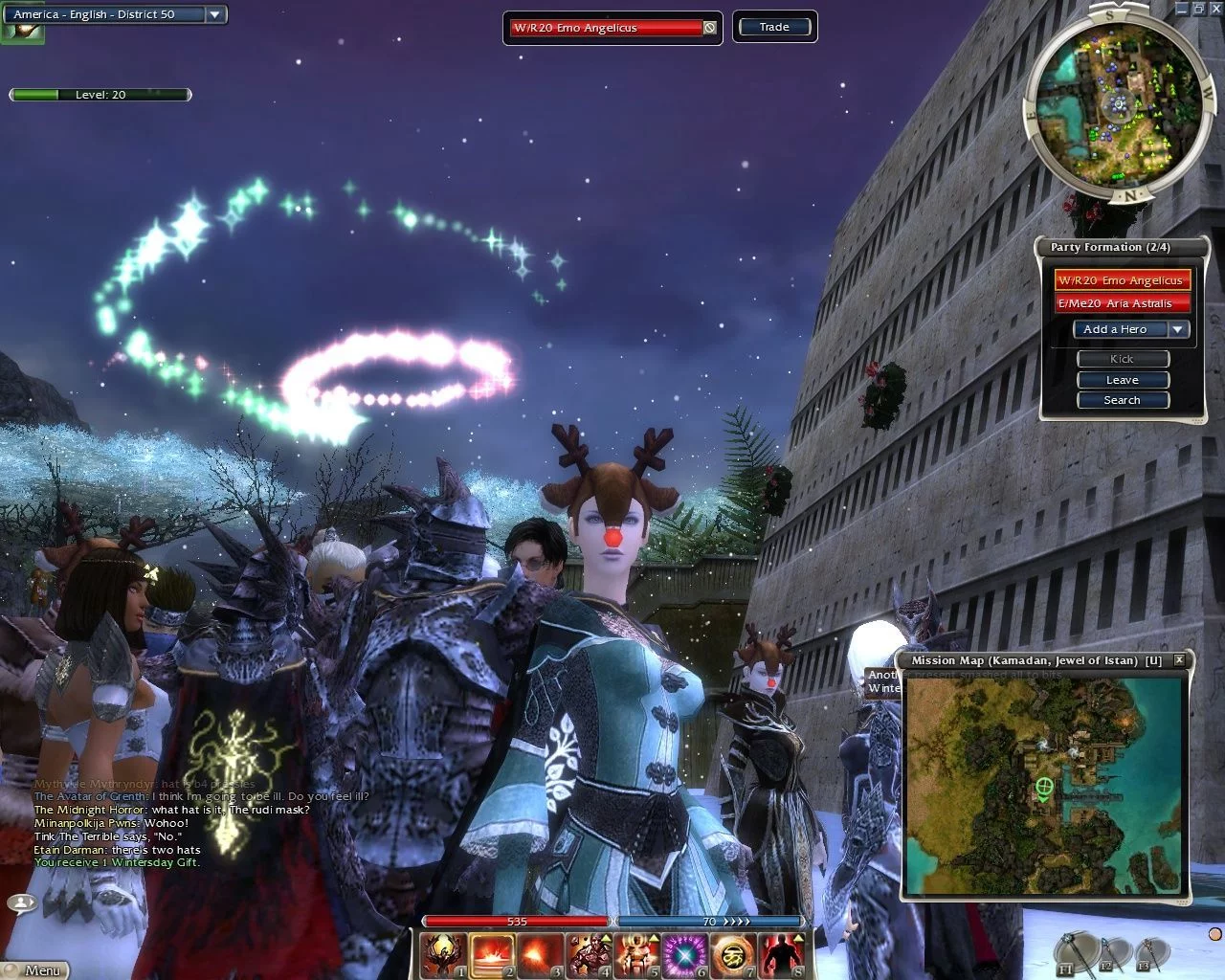Screen dimensions: 1225x980
Task: Leave the current party
Action: (1123, 380)
